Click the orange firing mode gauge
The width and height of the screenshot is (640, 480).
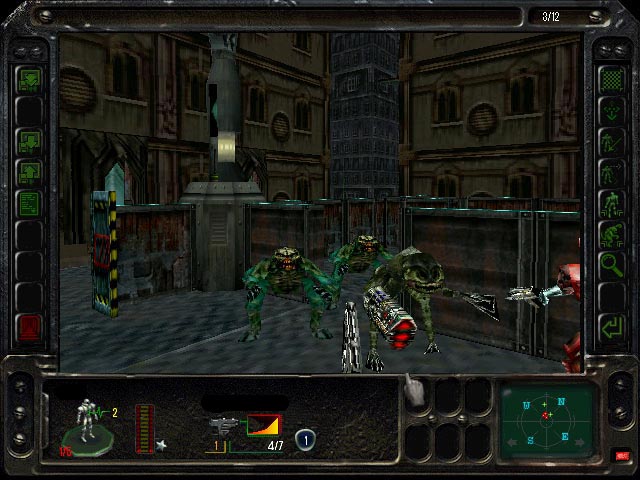pyautogui.click(x=264, y=425)
